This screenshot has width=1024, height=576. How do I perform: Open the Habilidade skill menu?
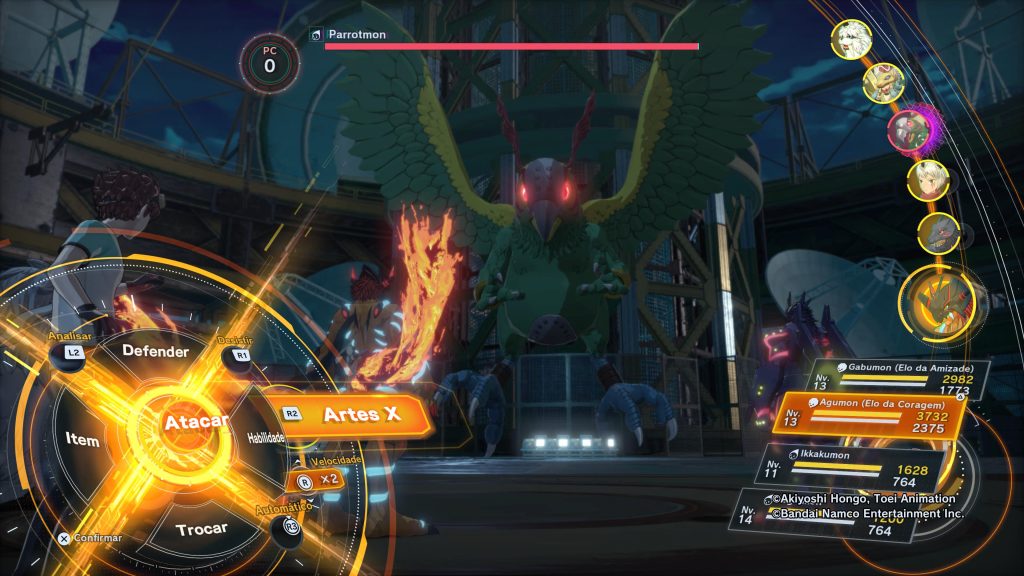tap(265, 438)
